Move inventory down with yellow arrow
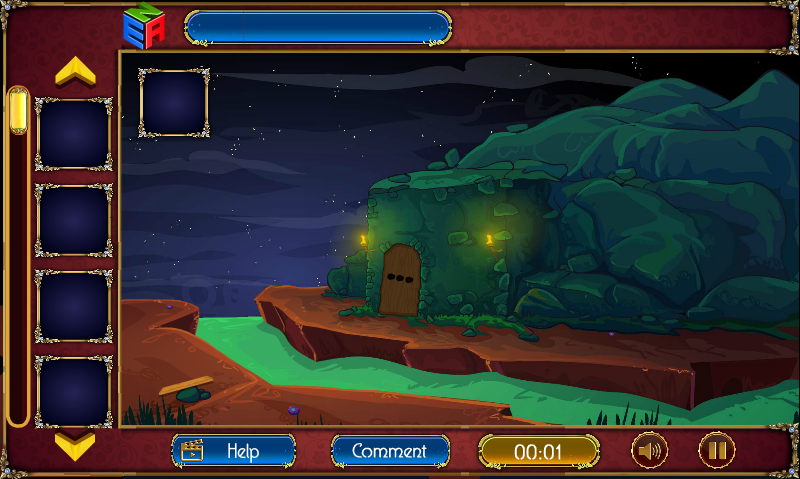 click(75, 443)
